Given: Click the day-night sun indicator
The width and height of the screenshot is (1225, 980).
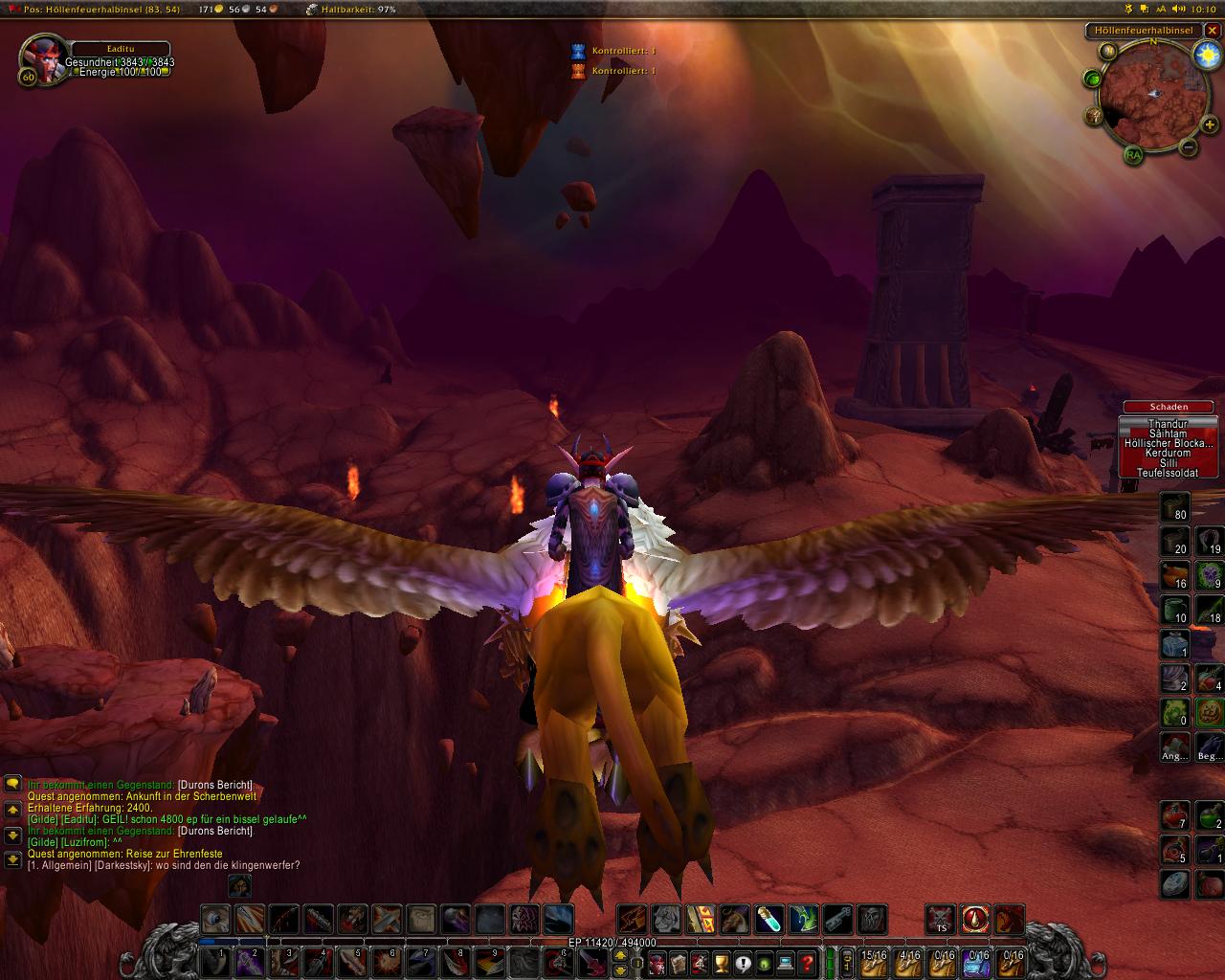Looking at the screenshot, I should point(1206,55).
